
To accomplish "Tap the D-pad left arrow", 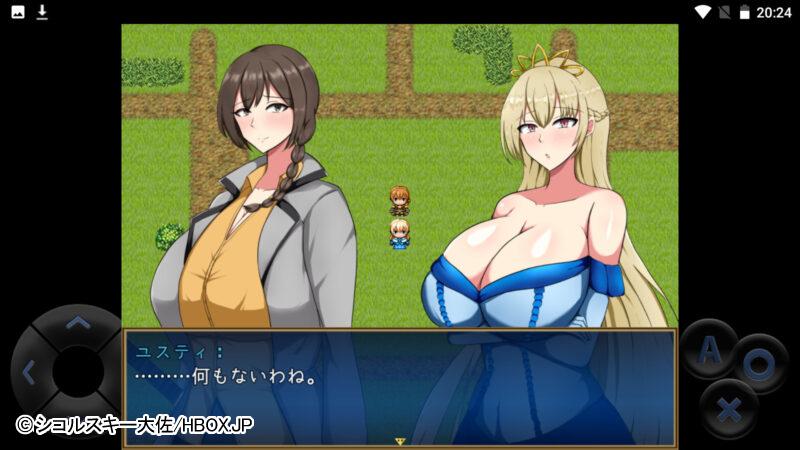I will pyautogui.click(x=29, y=373).
